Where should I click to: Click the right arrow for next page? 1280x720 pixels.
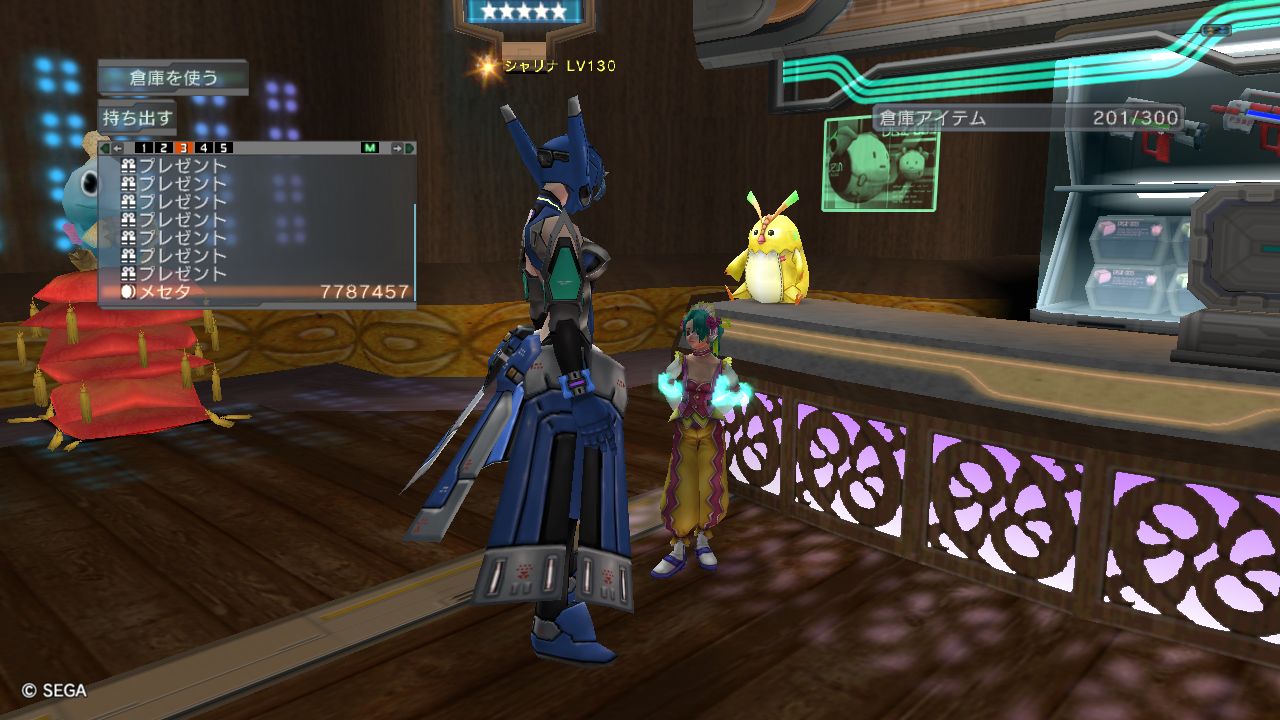point(397,148)
